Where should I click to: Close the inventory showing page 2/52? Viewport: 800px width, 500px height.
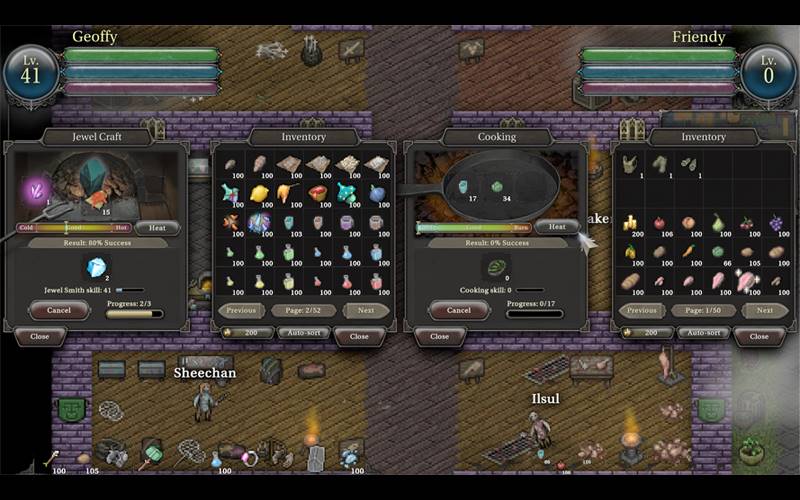[358, 336]
